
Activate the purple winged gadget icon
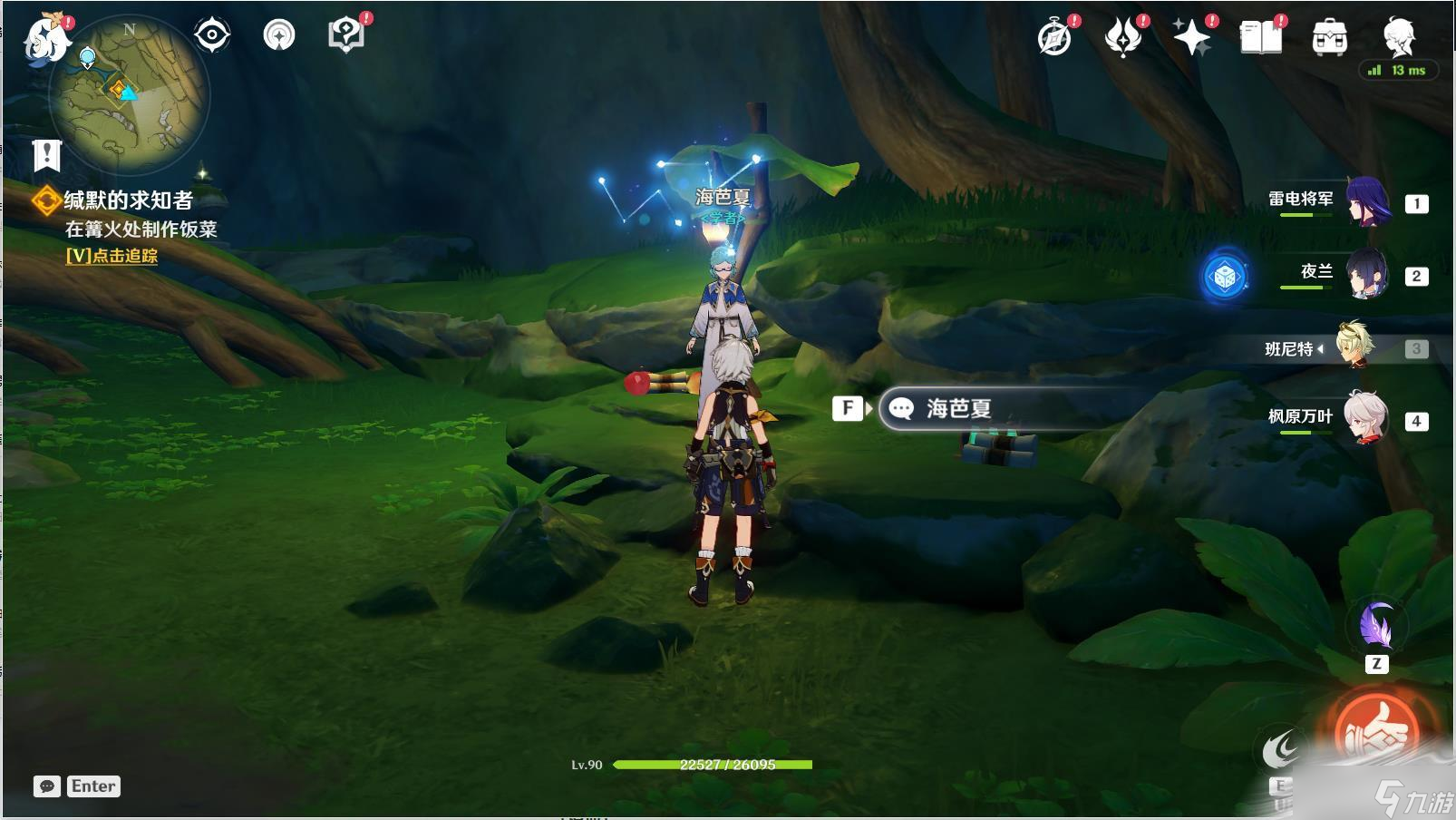click(1376, 627)
